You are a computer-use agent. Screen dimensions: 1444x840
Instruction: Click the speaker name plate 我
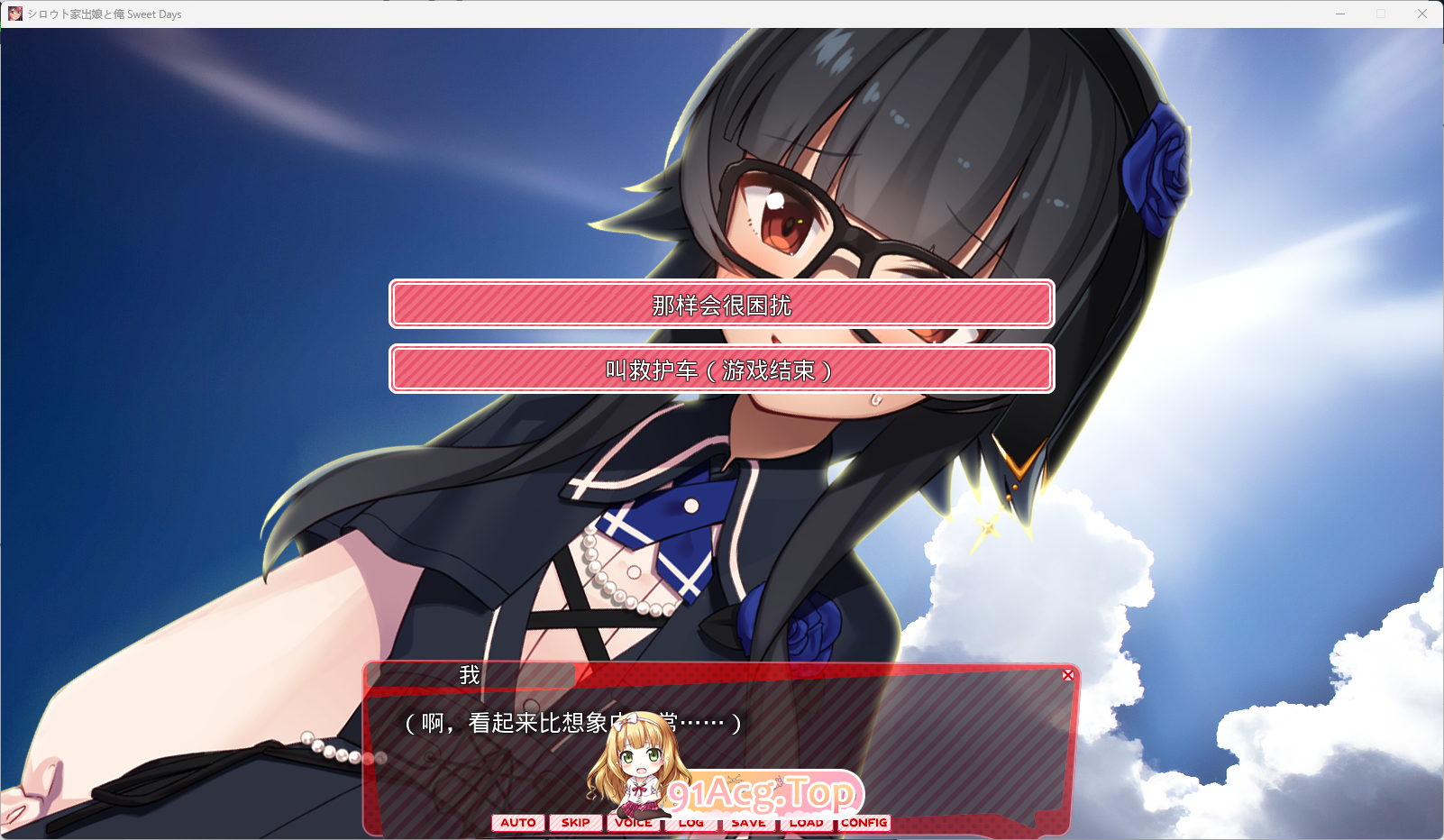468,674
